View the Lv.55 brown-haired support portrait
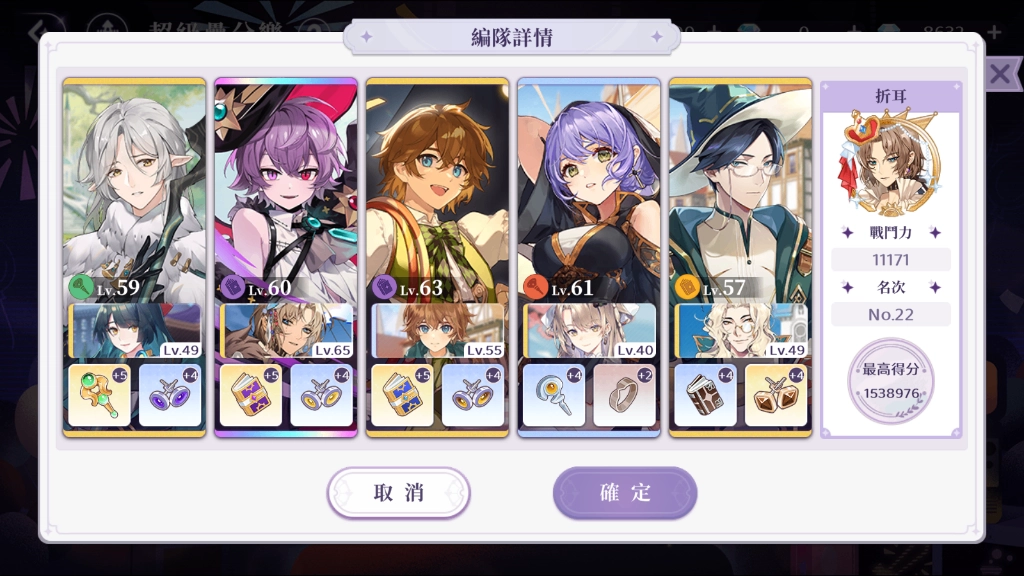Screen dimensions: 1024x576 [x=438, y=331]
